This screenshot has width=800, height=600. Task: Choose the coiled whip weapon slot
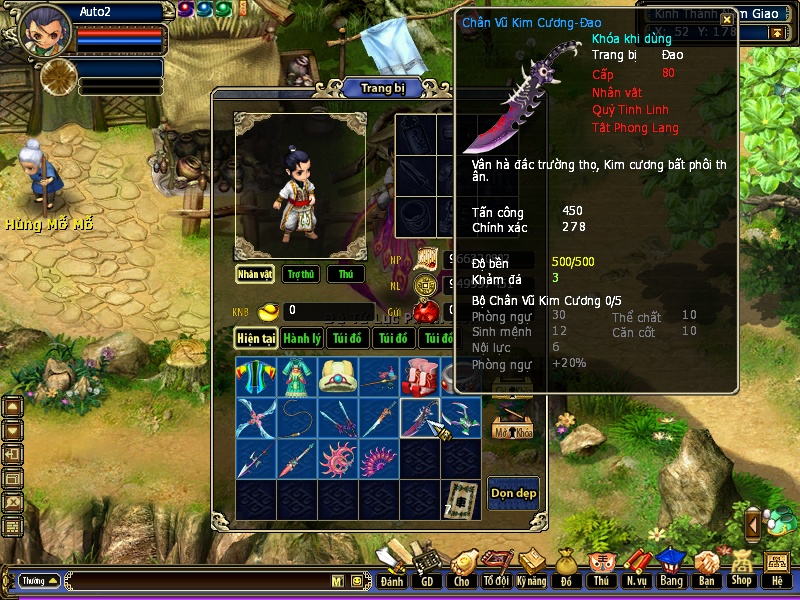(x=297, y=417)
